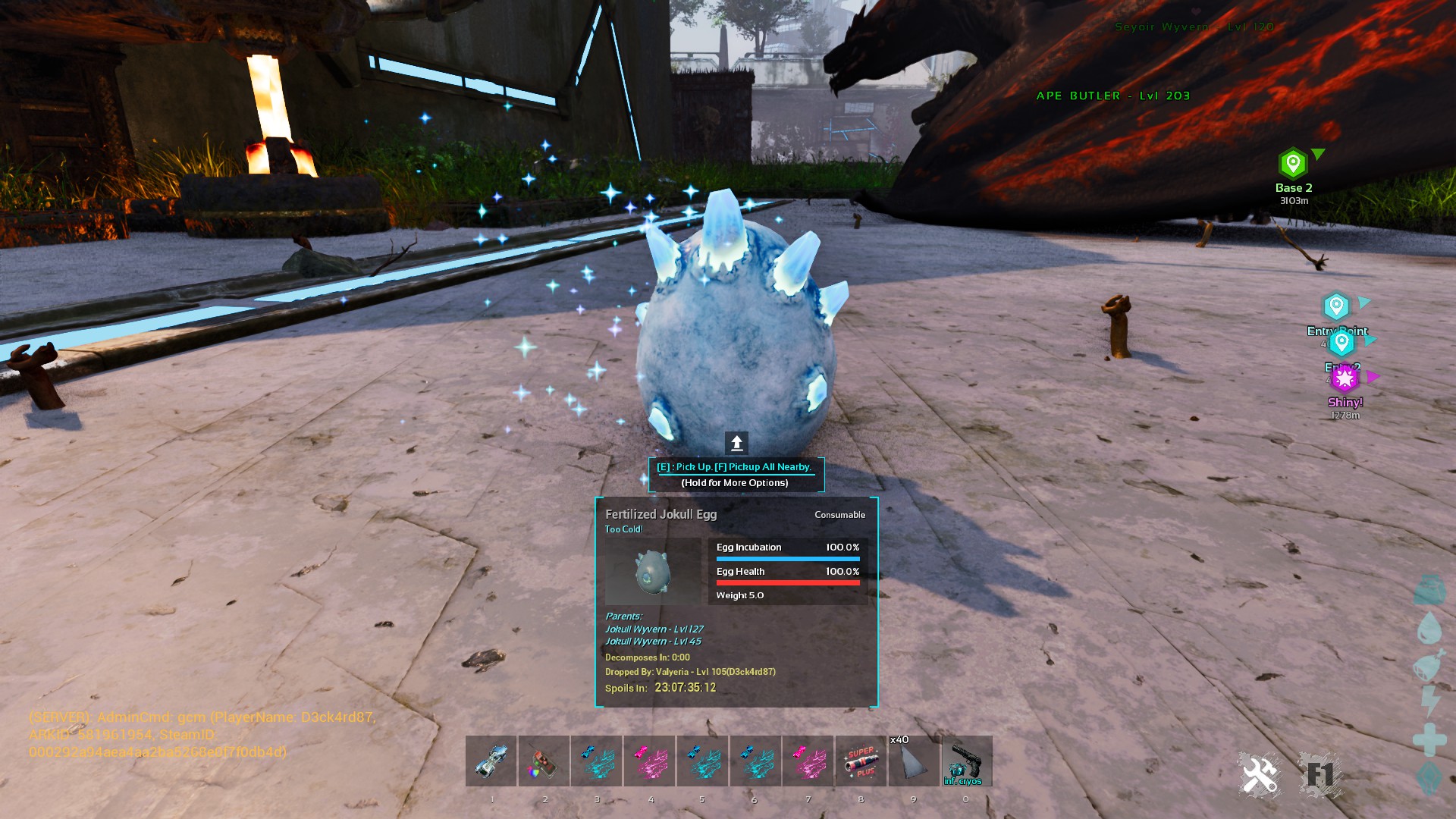
Task: Select the silver tool in hotbar slot 1
Action: coord(491,761)
